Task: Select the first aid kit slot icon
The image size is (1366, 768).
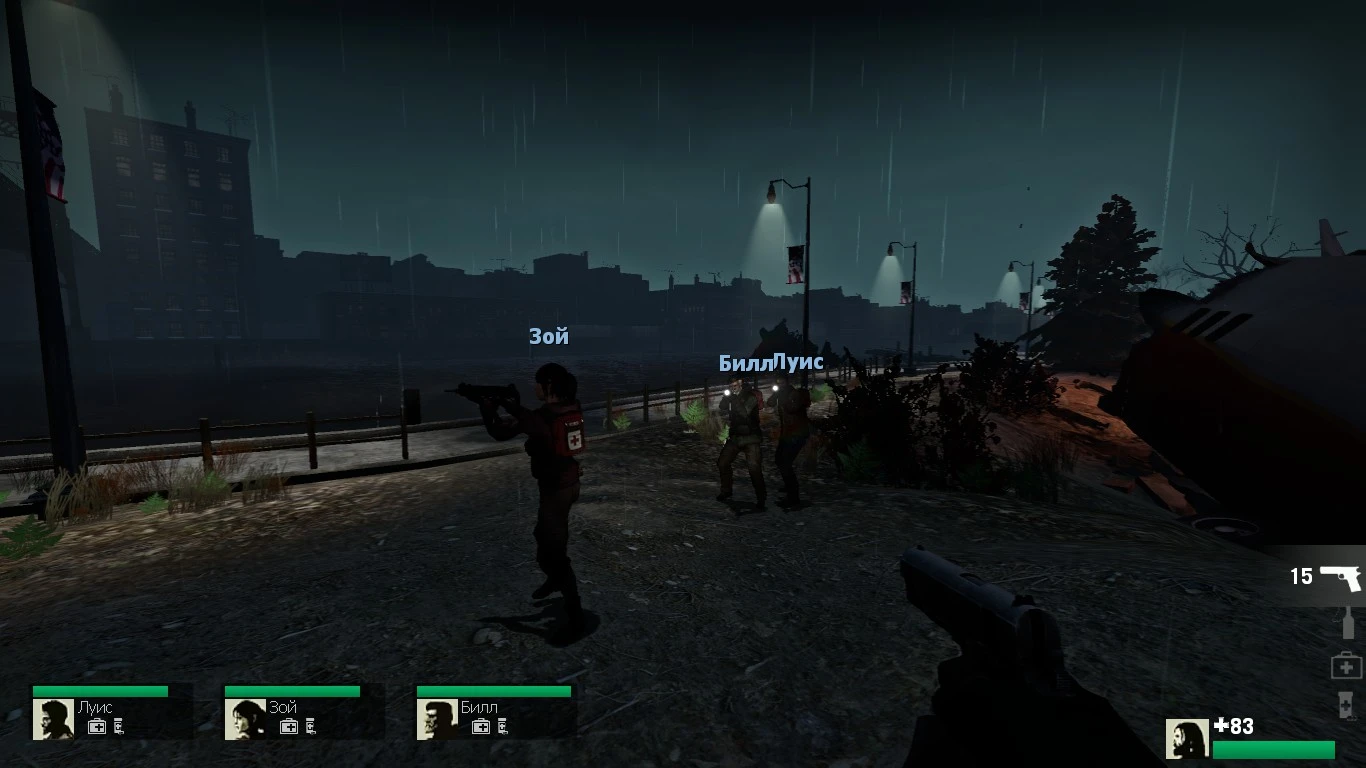Action: (1347, 665)
